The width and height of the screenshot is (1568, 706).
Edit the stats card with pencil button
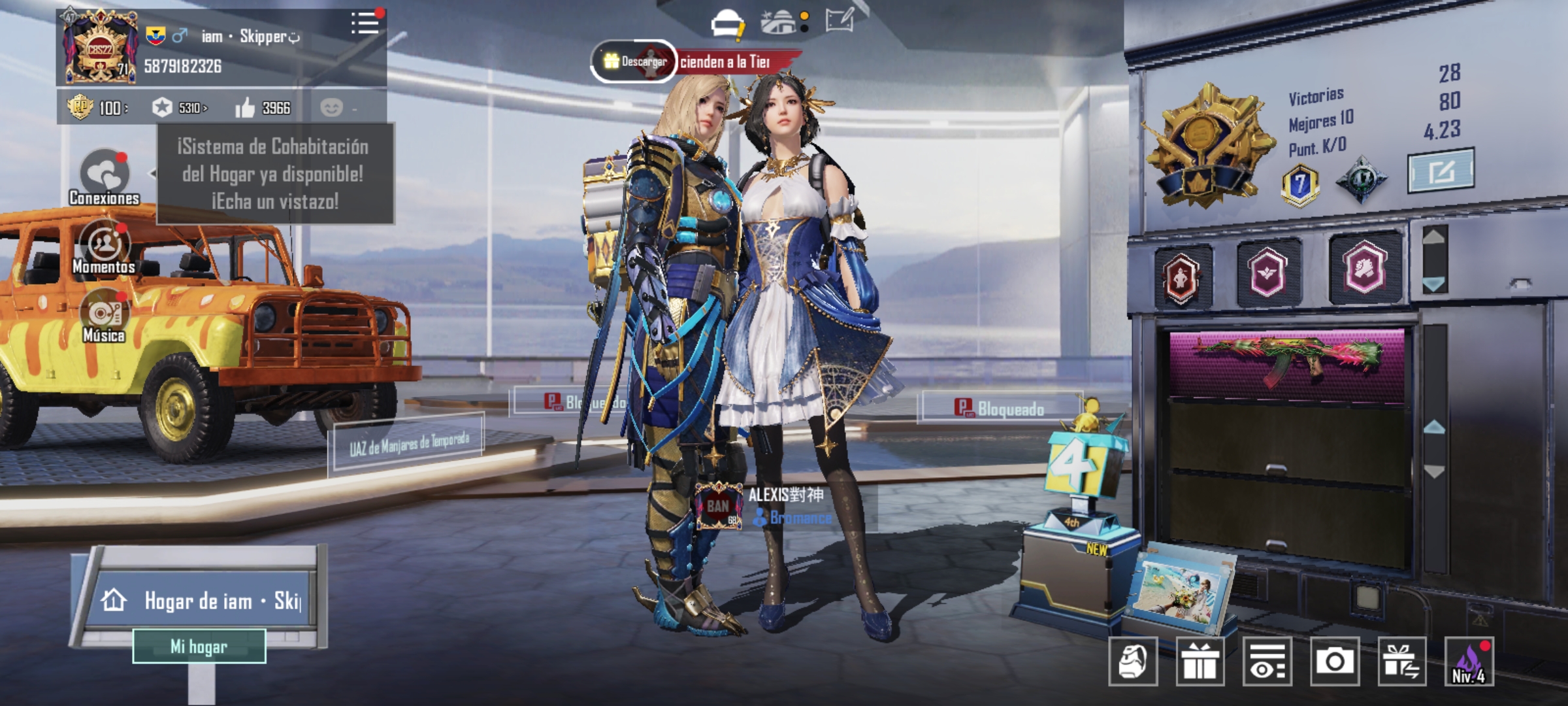coord(1440,171)
